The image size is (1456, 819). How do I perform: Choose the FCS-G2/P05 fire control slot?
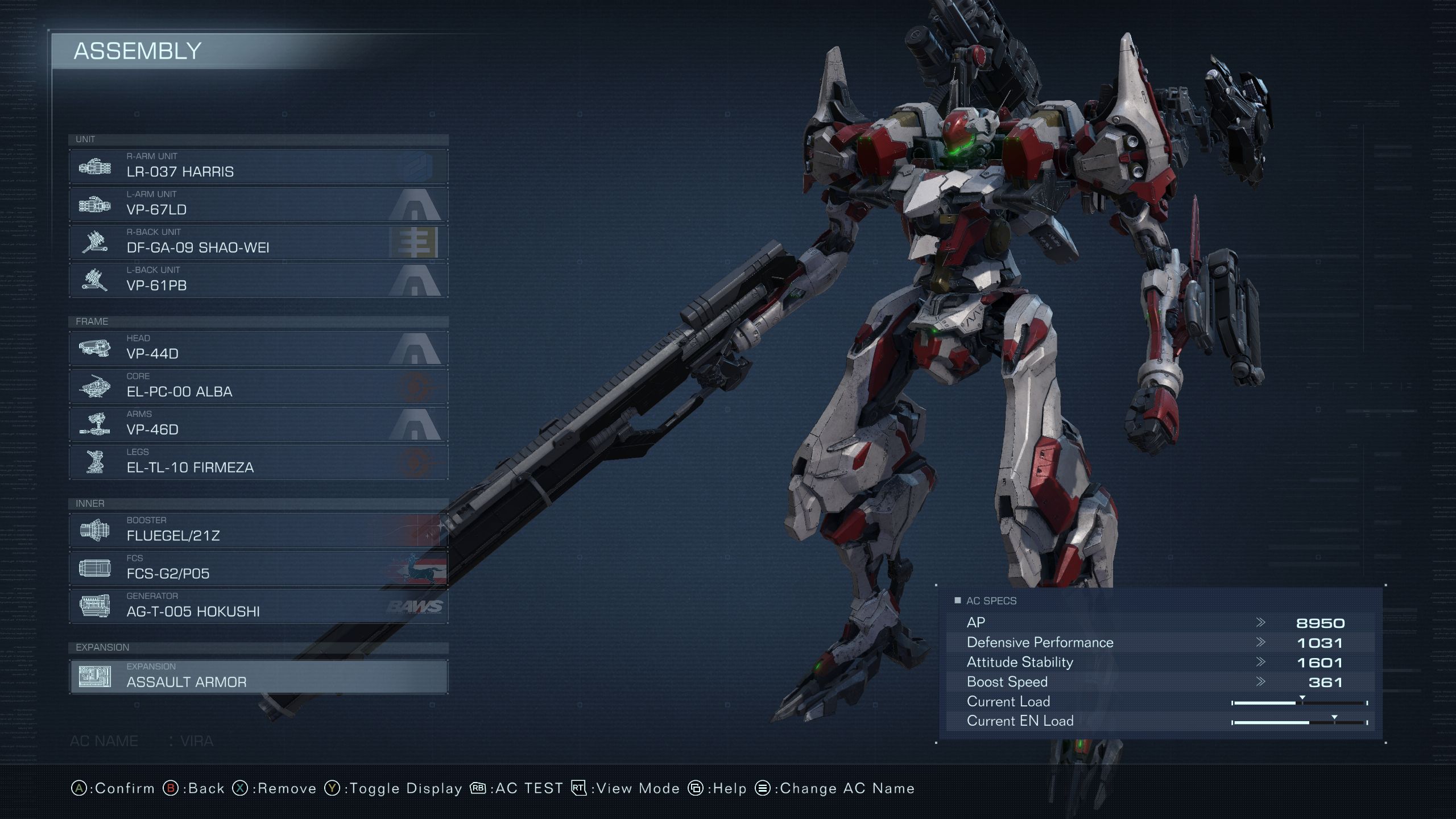258,568
